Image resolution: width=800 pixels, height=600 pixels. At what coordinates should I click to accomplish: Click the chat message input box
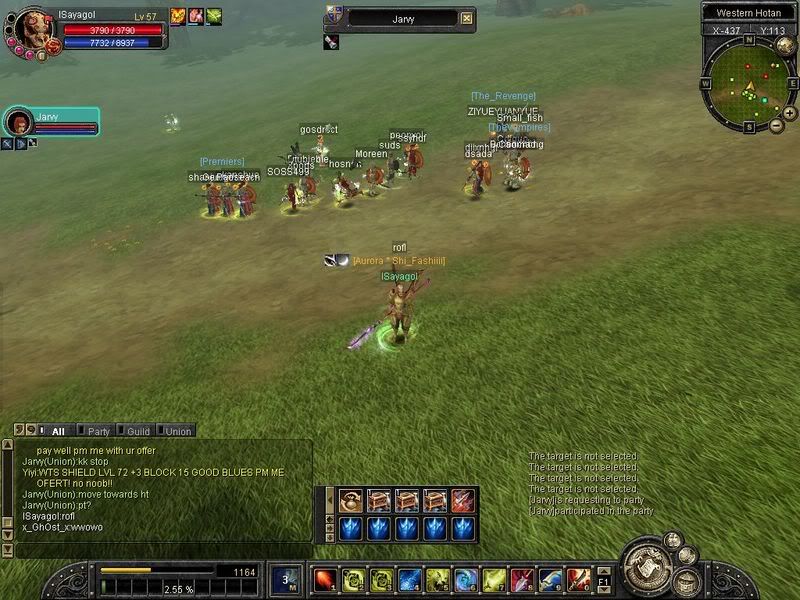tap(160, 550)
